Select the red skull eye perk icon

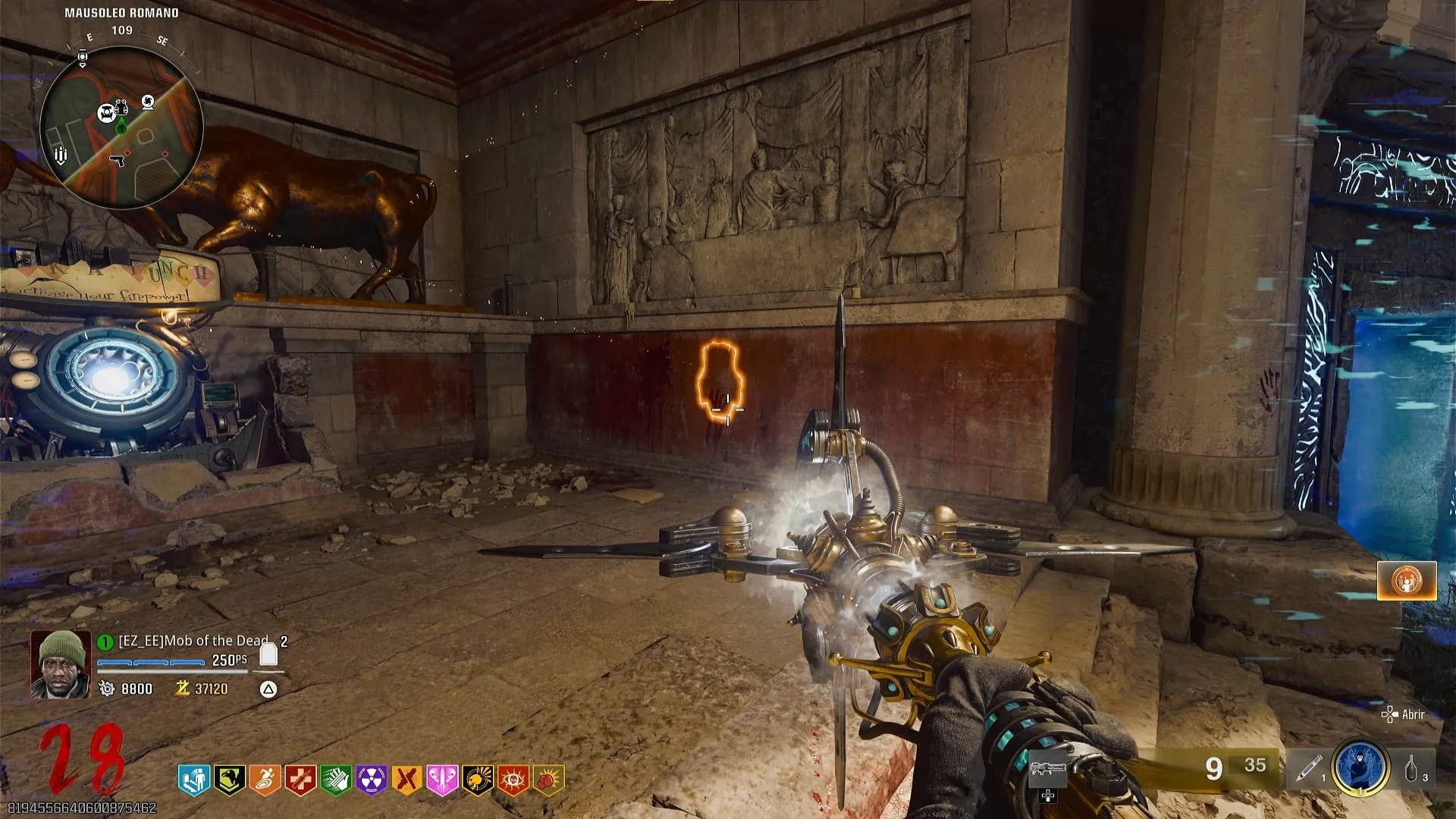click(514, 780)
